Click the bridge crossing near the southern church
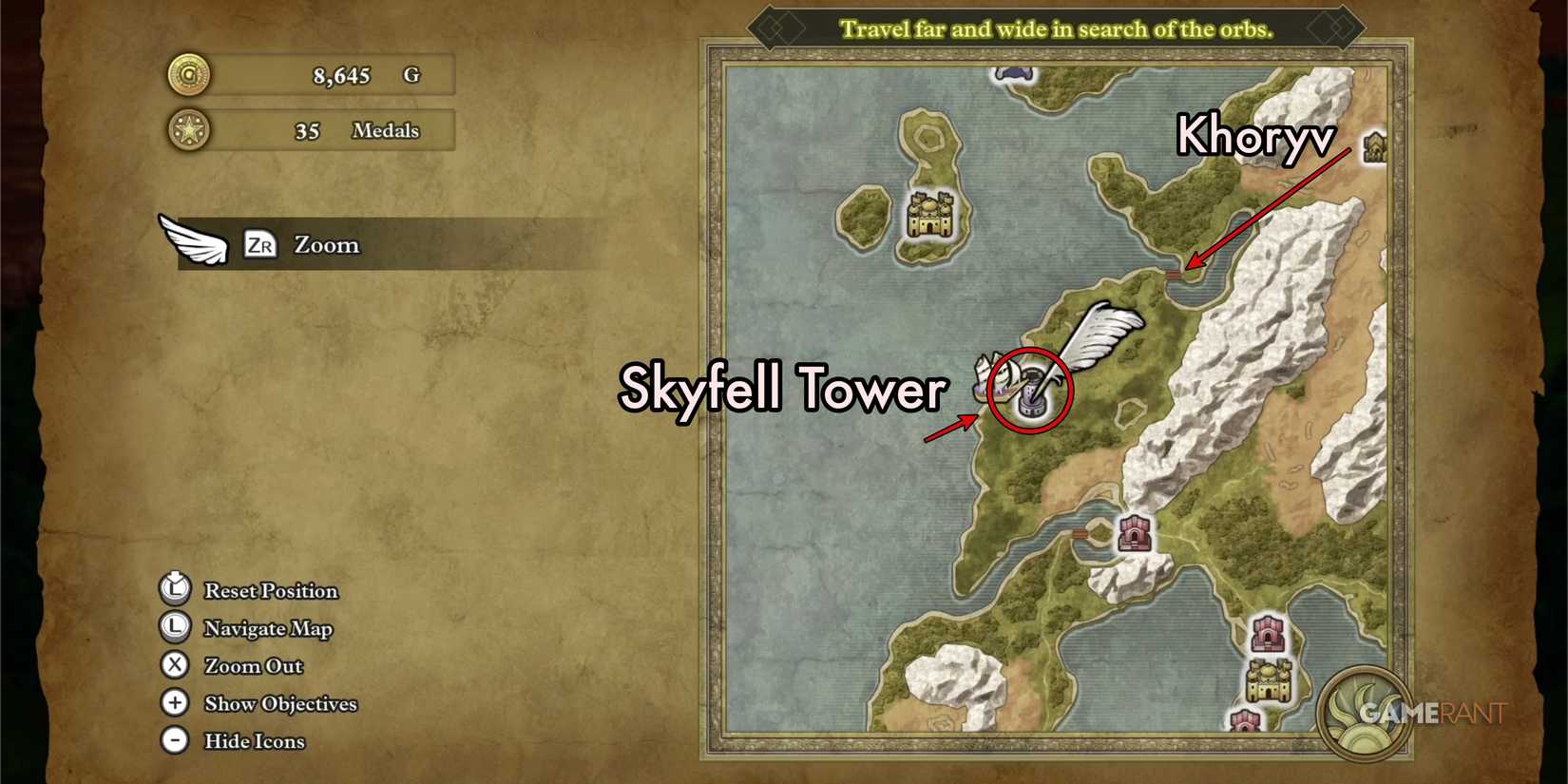 point(1081,533)
